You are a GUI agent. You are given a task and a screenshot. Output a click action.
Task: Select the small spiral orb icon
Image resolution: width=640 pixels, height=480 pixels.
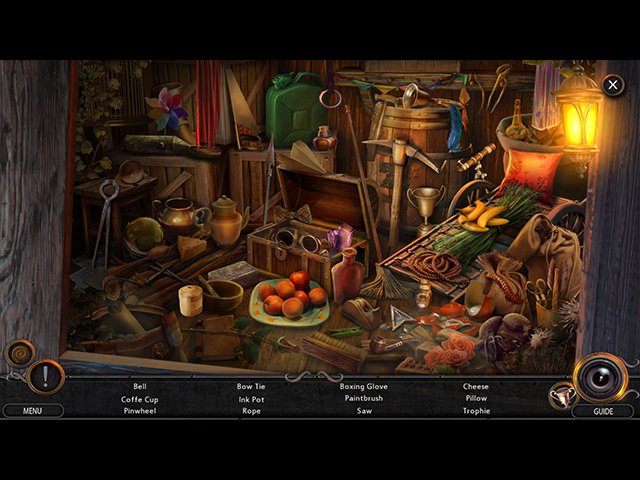pos(19,352)
